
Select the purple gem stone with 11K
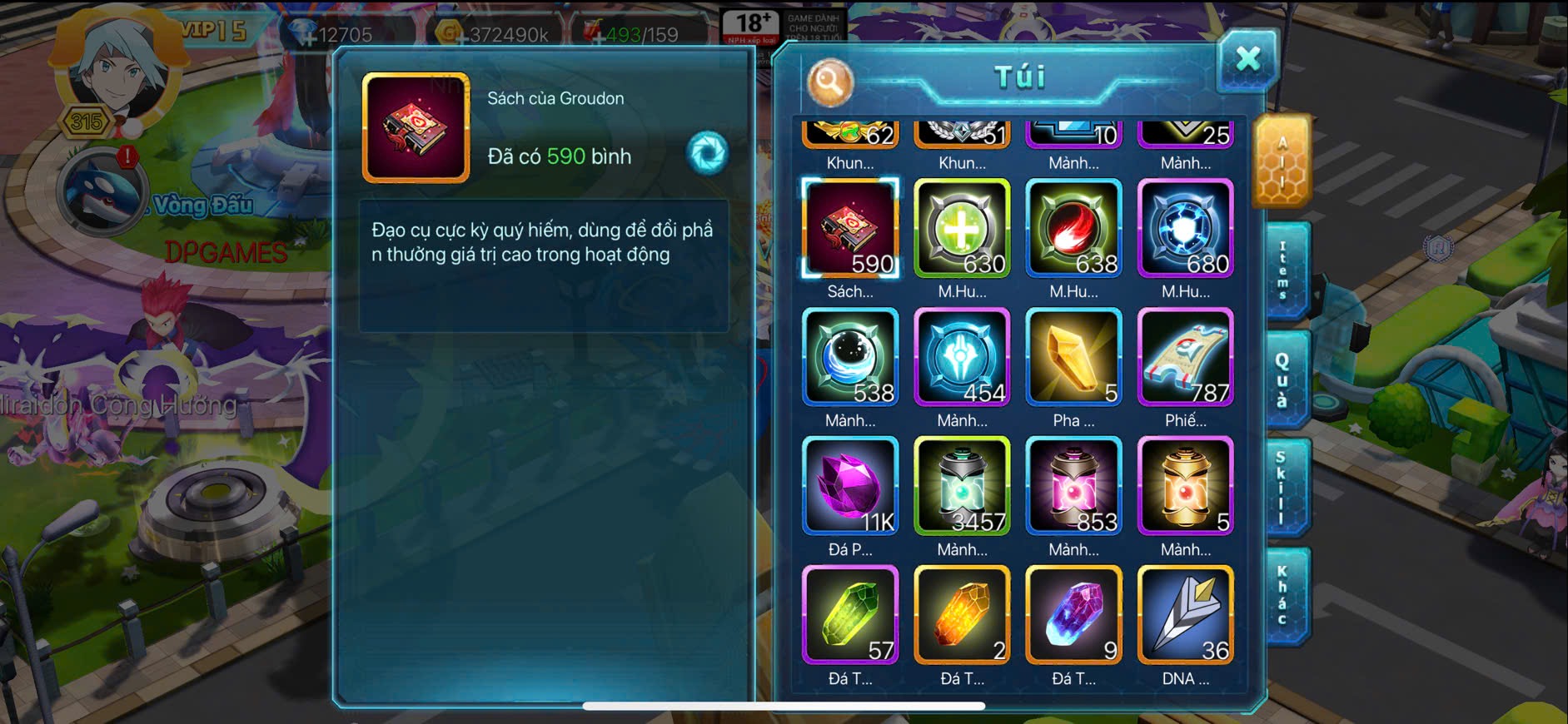click(x=850, y=486)
